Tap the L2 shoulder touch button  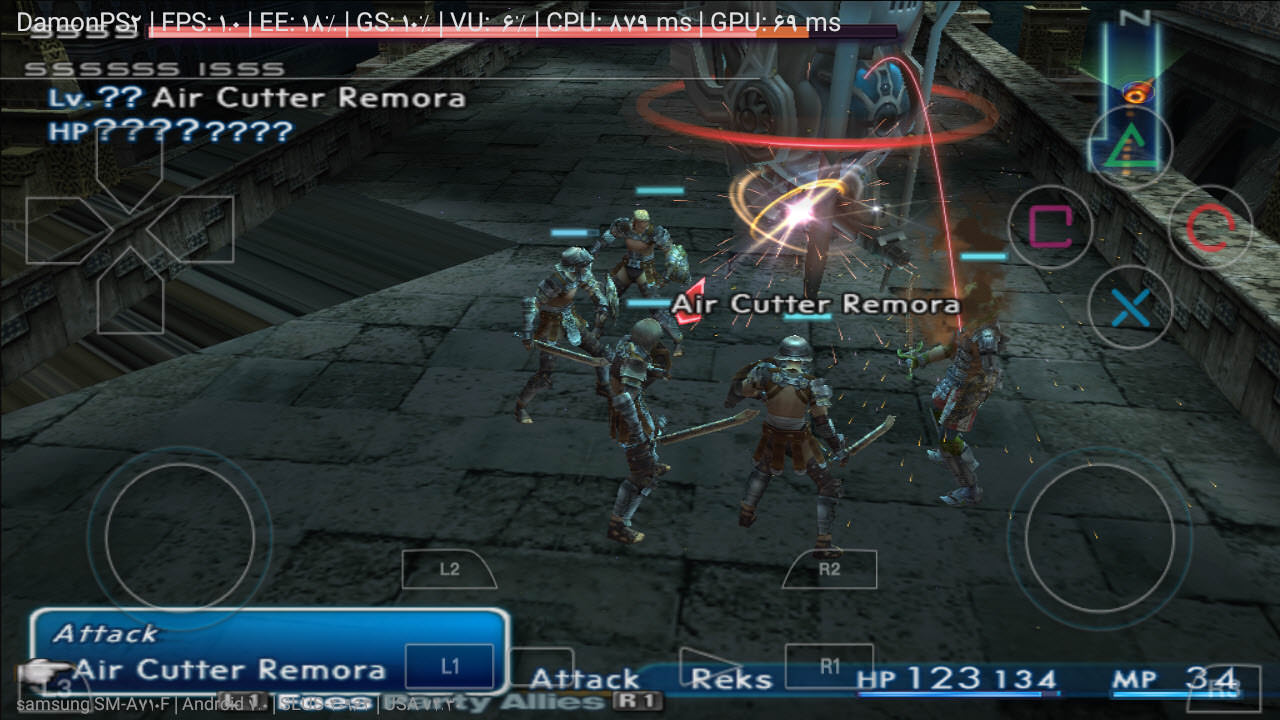(449, 570)
